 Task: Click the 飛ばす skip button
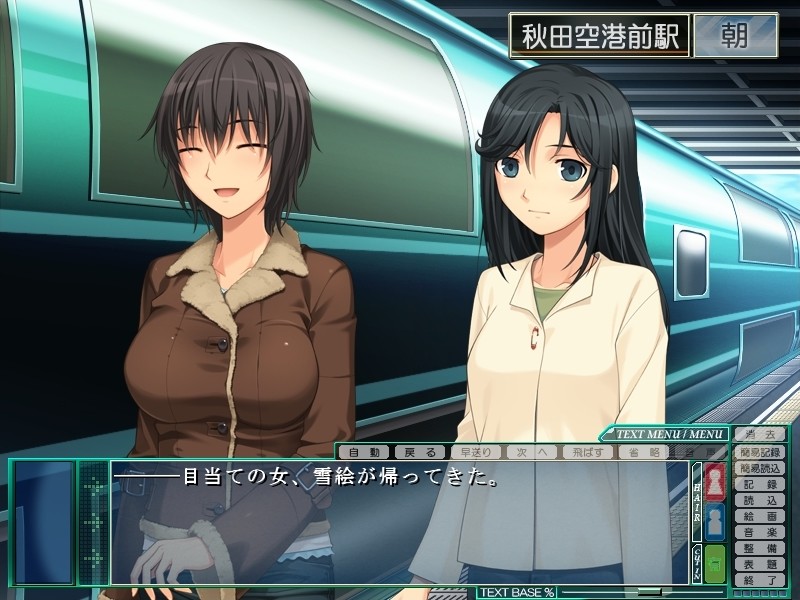point(586,452)
